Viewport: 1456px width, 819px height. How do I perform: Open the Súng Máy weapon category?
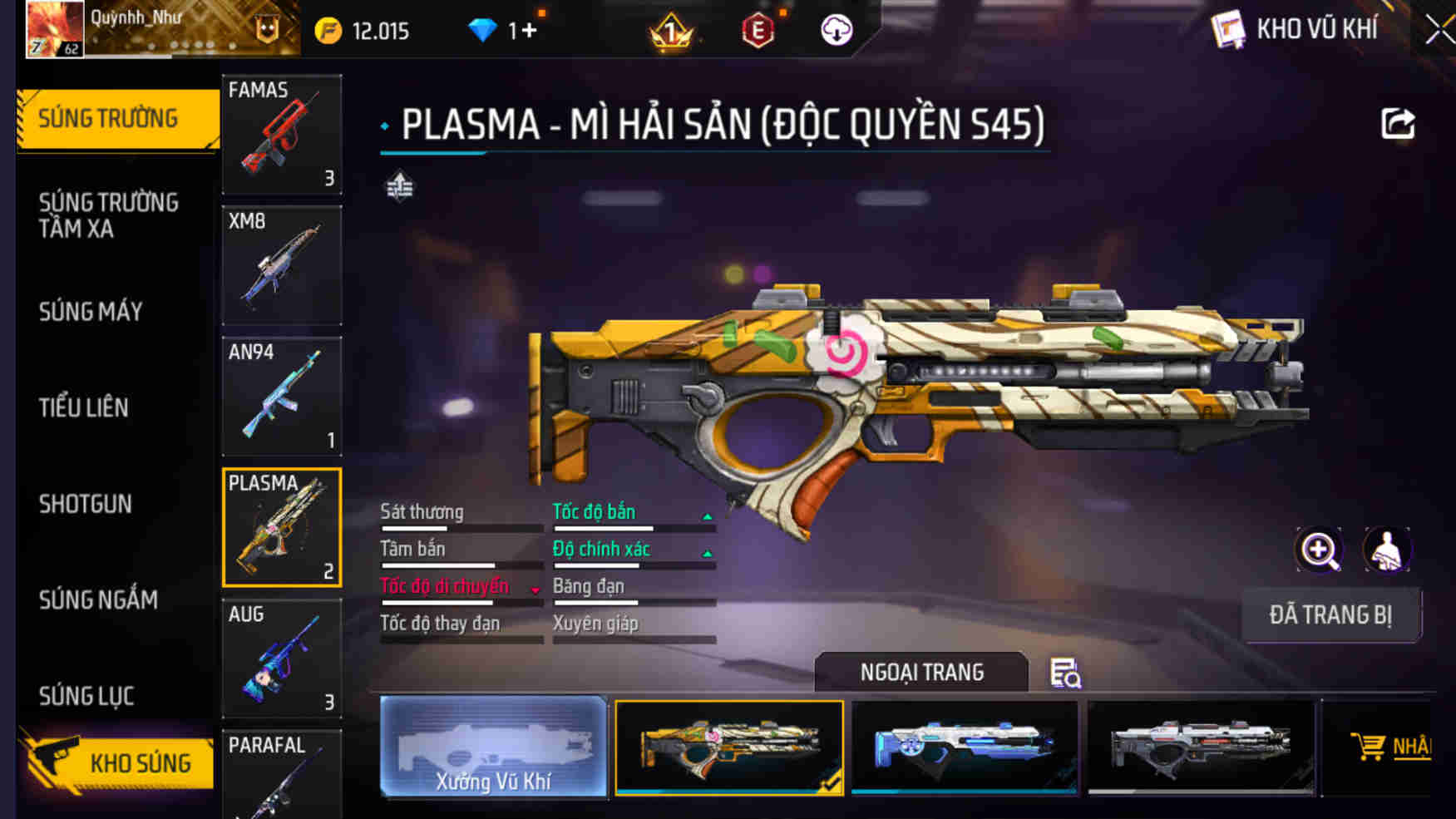pos(91,312)
